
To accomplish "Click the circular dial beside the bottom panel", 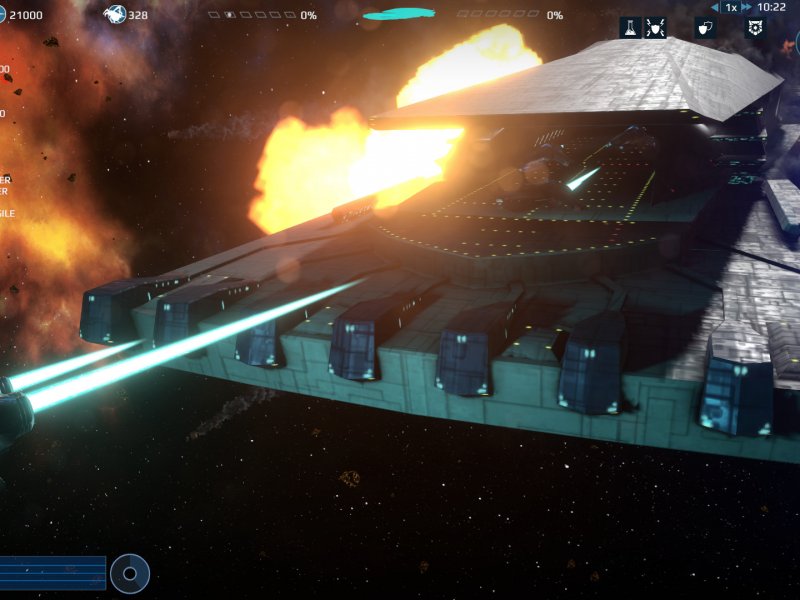I will click(130, 573).
